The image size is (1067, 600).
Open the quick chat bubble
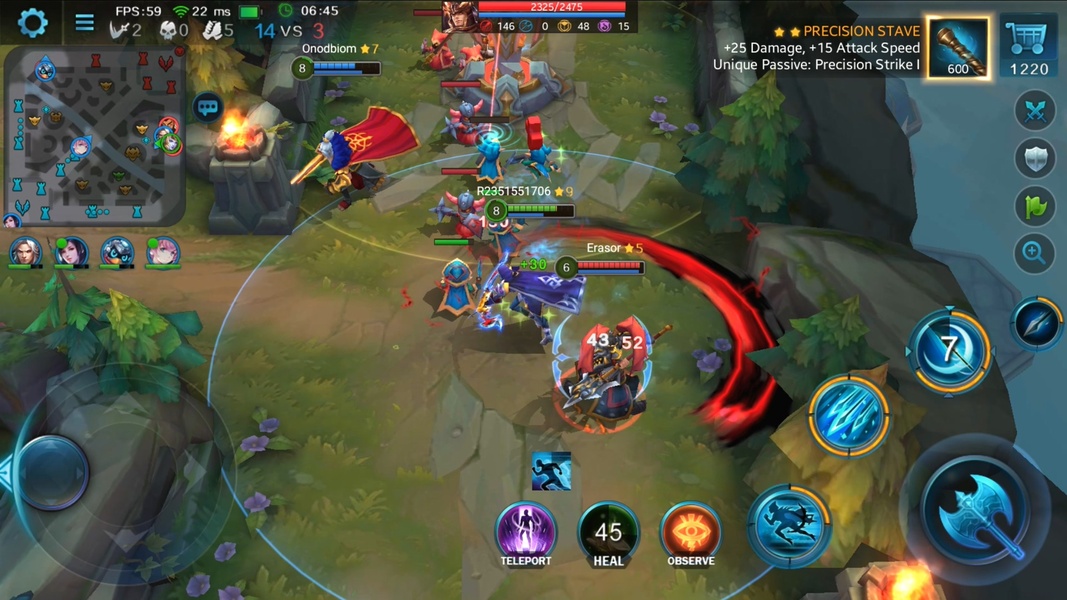208,107
